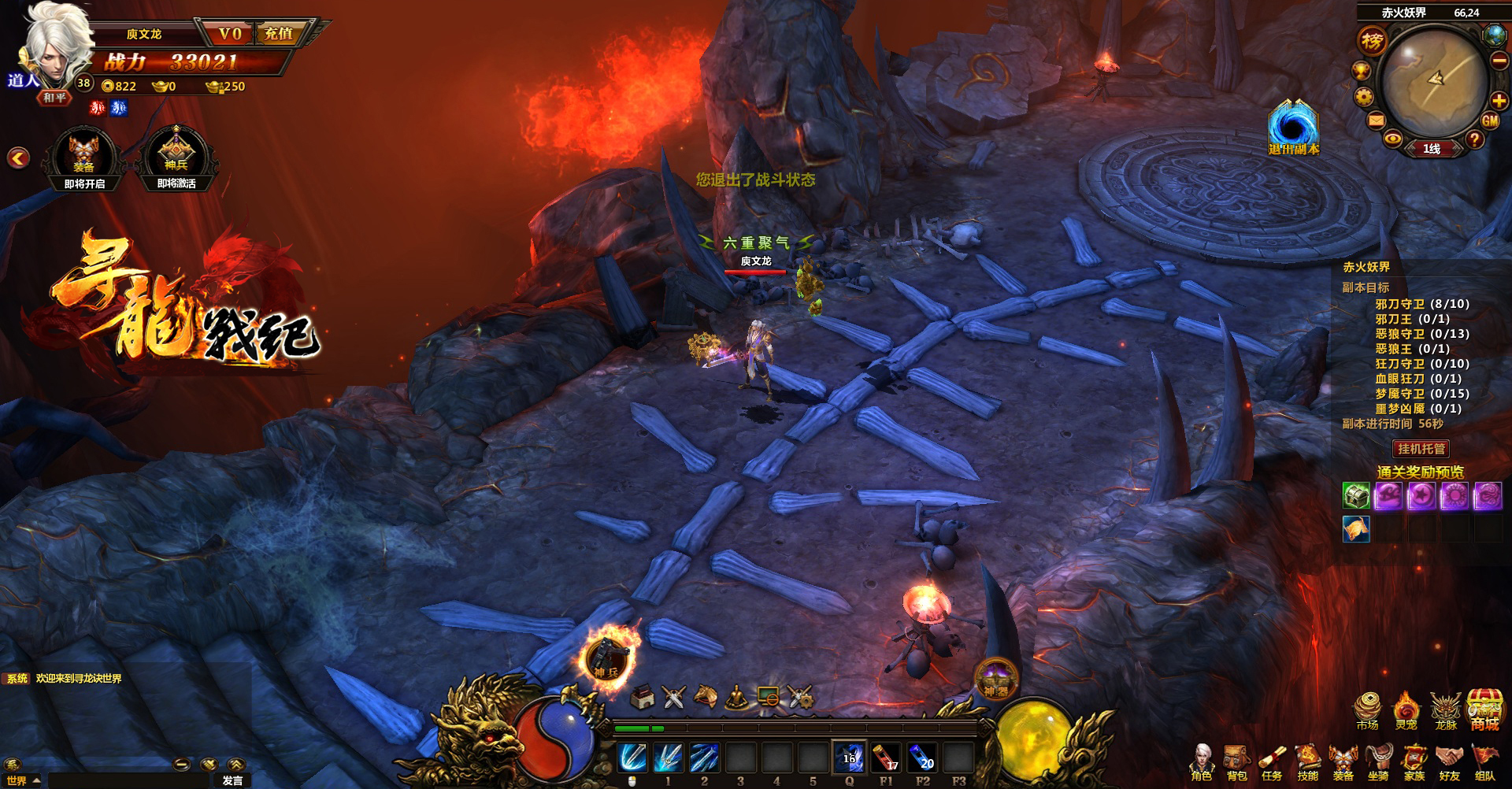This screenshot has height=789, width=1512.
Task: Use the blue mana potion slot
Action: [922, 759]
